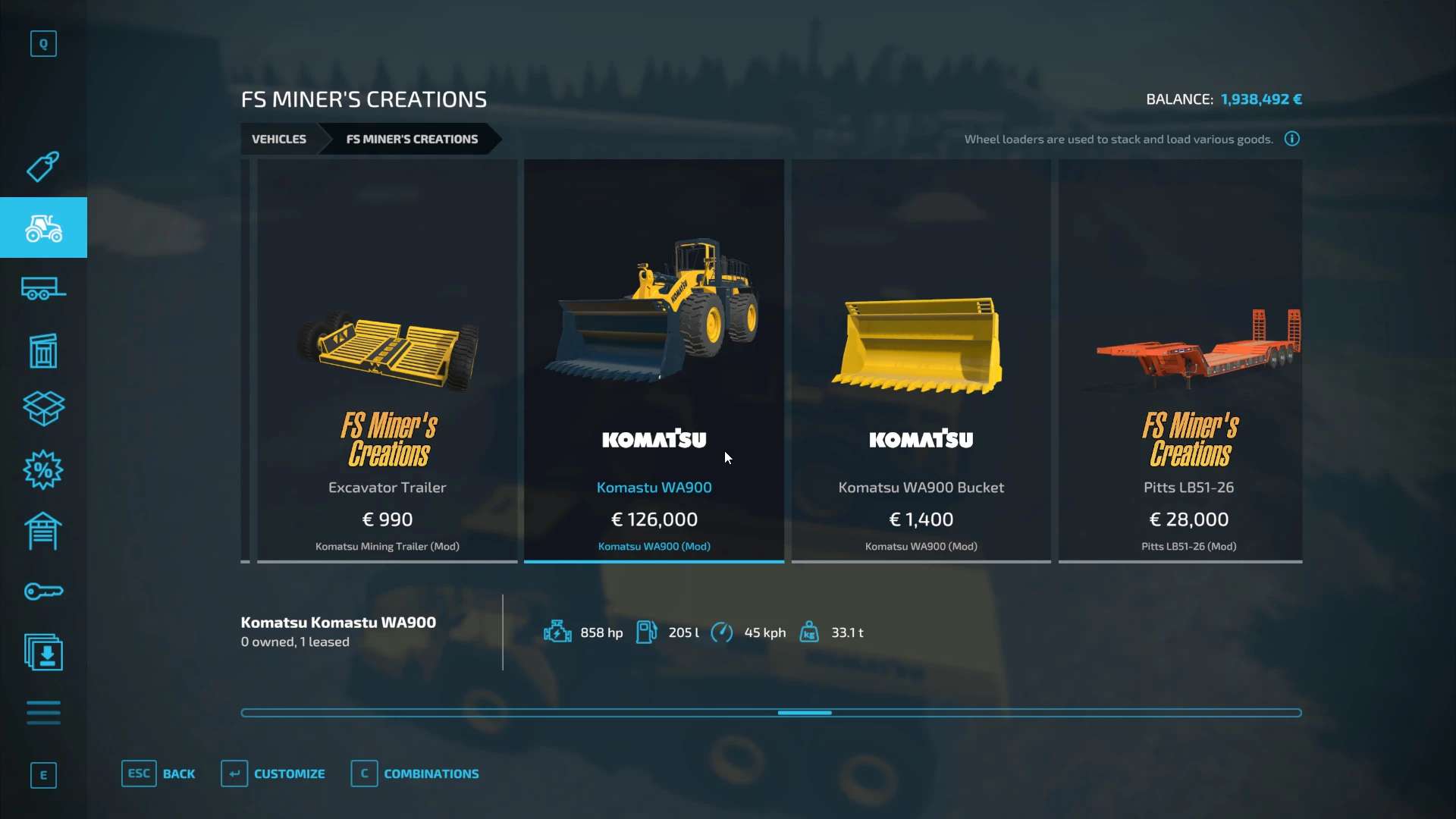Select the Komatsu WA900 Bucket card
Screen dimensions: 1456x819
pyautogui.click(x=921, y=361)
